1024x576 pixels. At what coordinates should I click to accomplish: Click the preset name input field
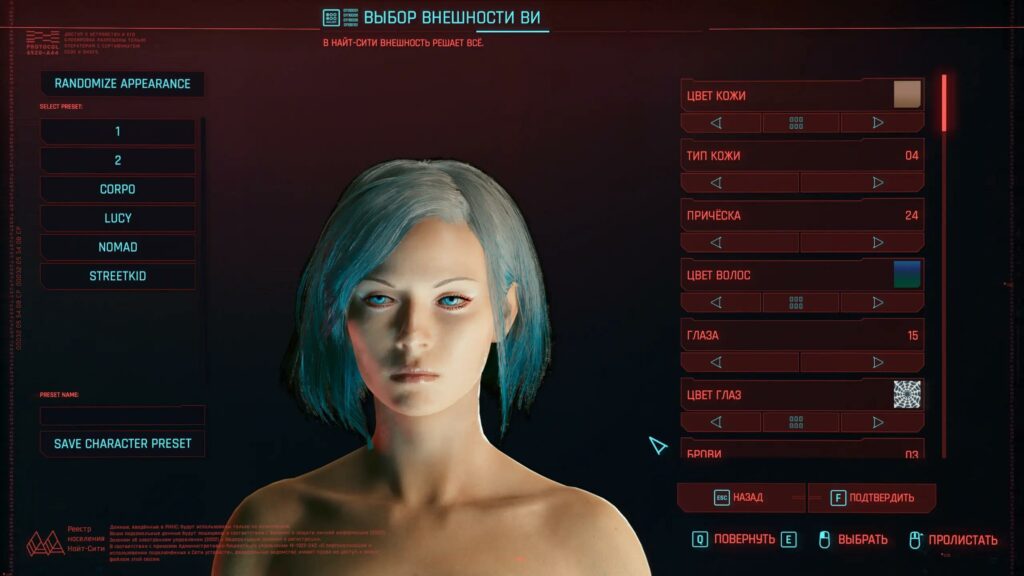point(122,414)
